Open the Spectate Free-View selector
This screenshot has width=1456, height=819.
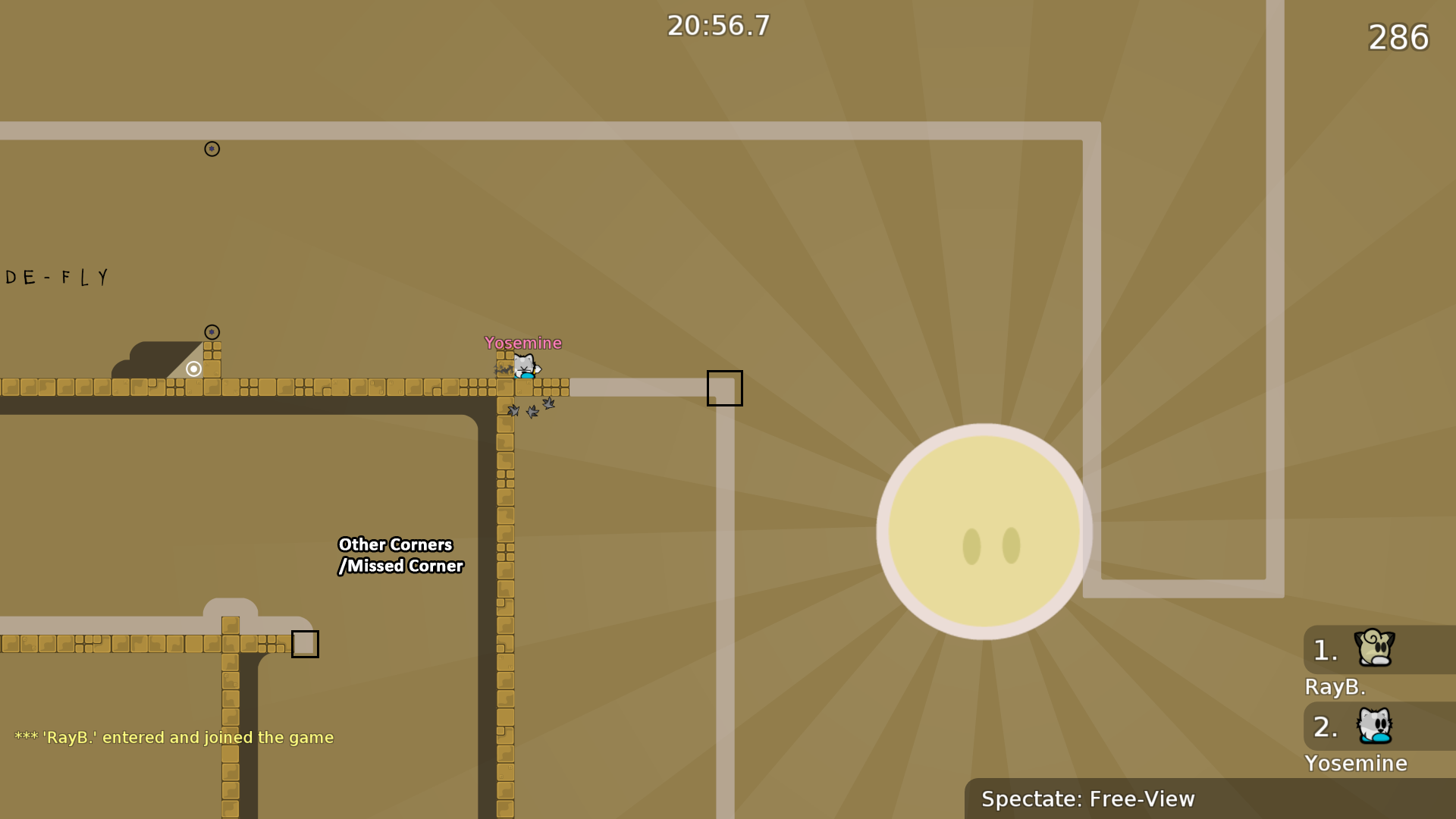pyautogui.click(x=1089, y=799)
